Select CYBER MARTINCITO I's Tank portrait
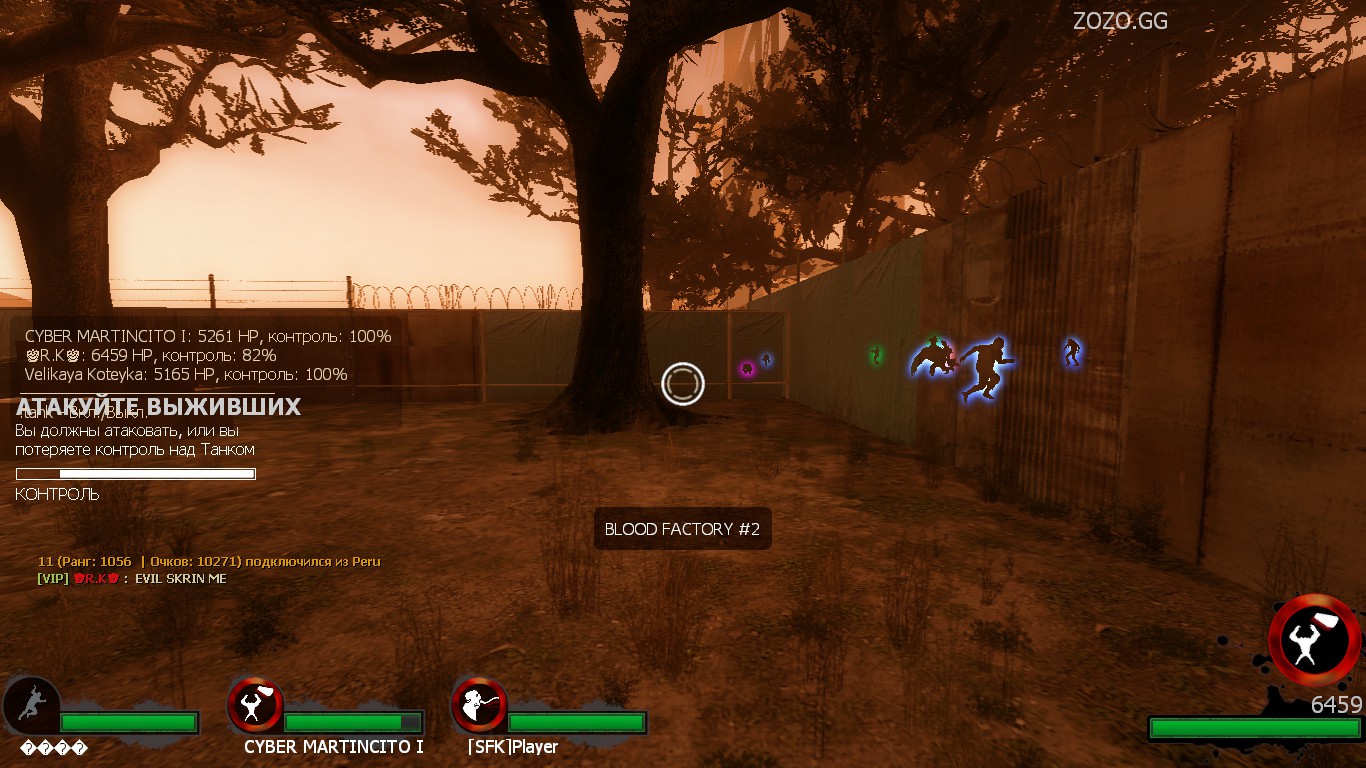 coord(255,705)
